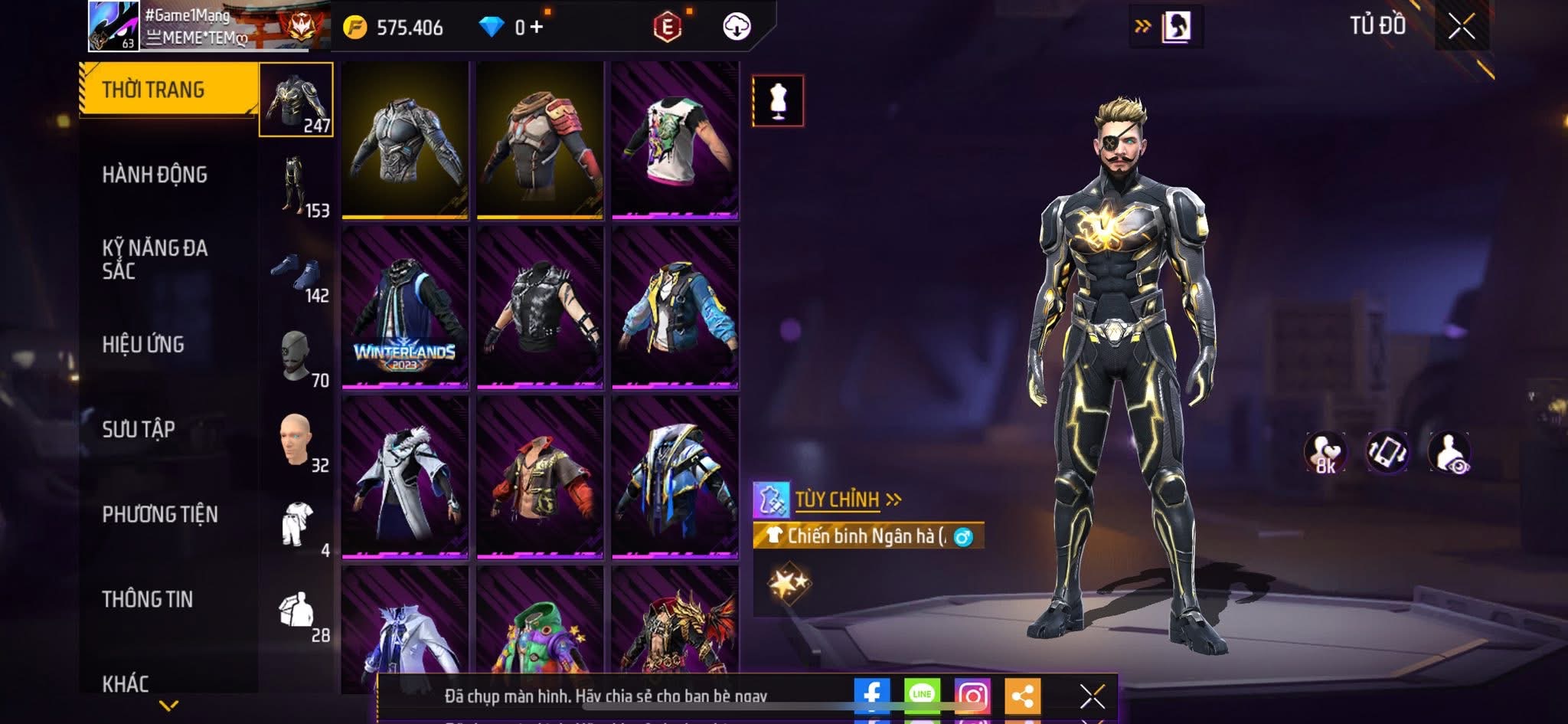
Task: Click the mannequin icon button
Action: 778,100
